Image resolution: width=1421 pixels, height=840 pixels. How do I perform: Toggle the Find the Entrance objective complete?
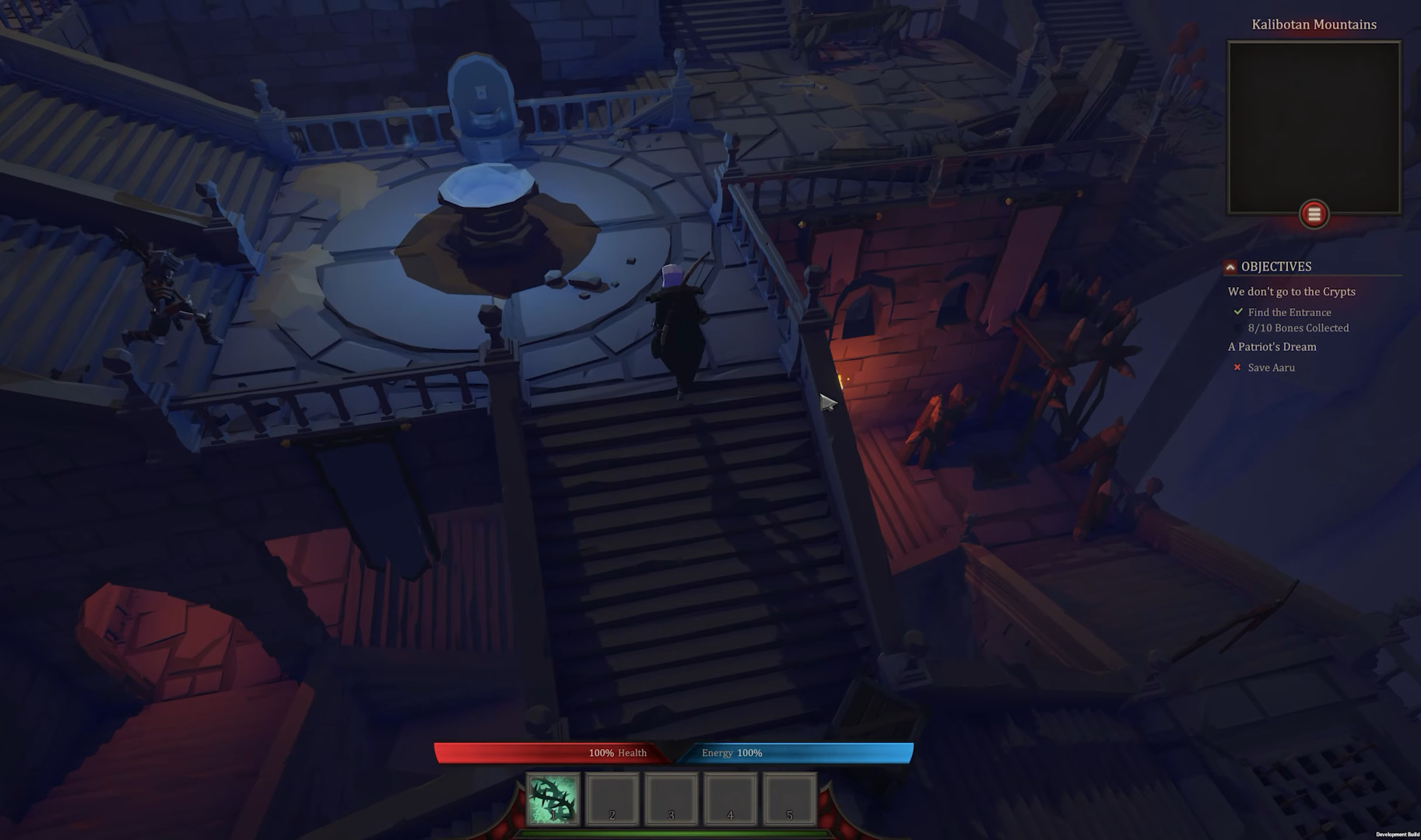[x=1289, y=312]
